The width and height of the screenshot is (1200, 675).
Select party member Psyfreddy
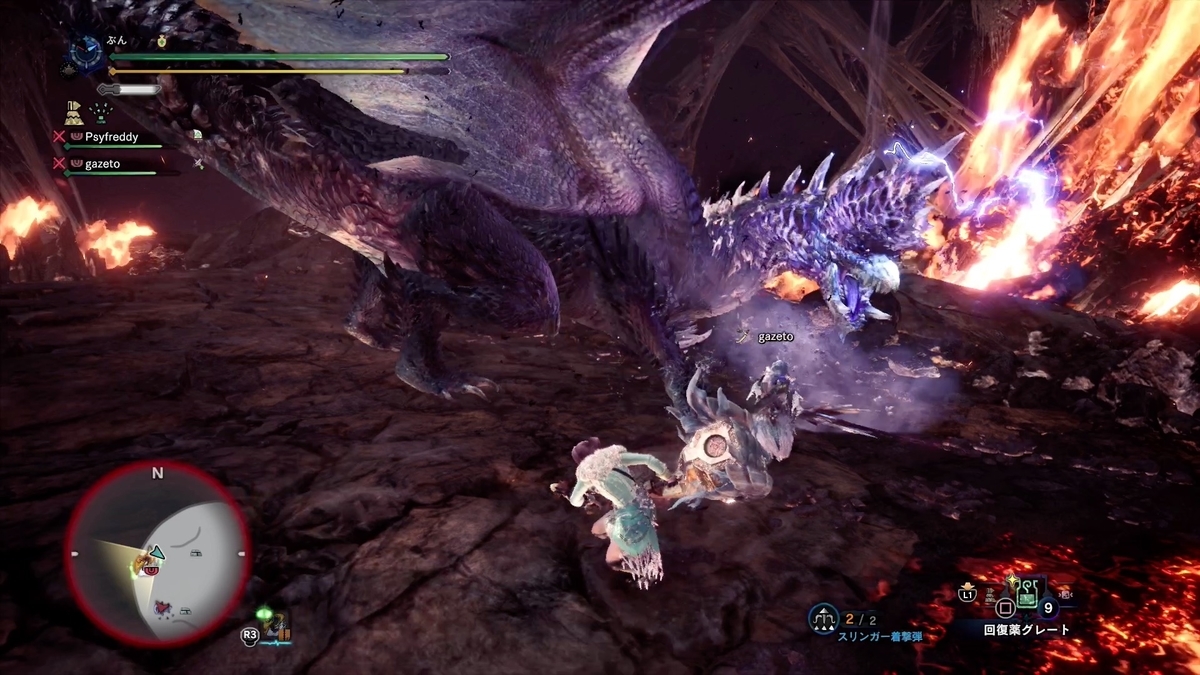tap(110, 137)
